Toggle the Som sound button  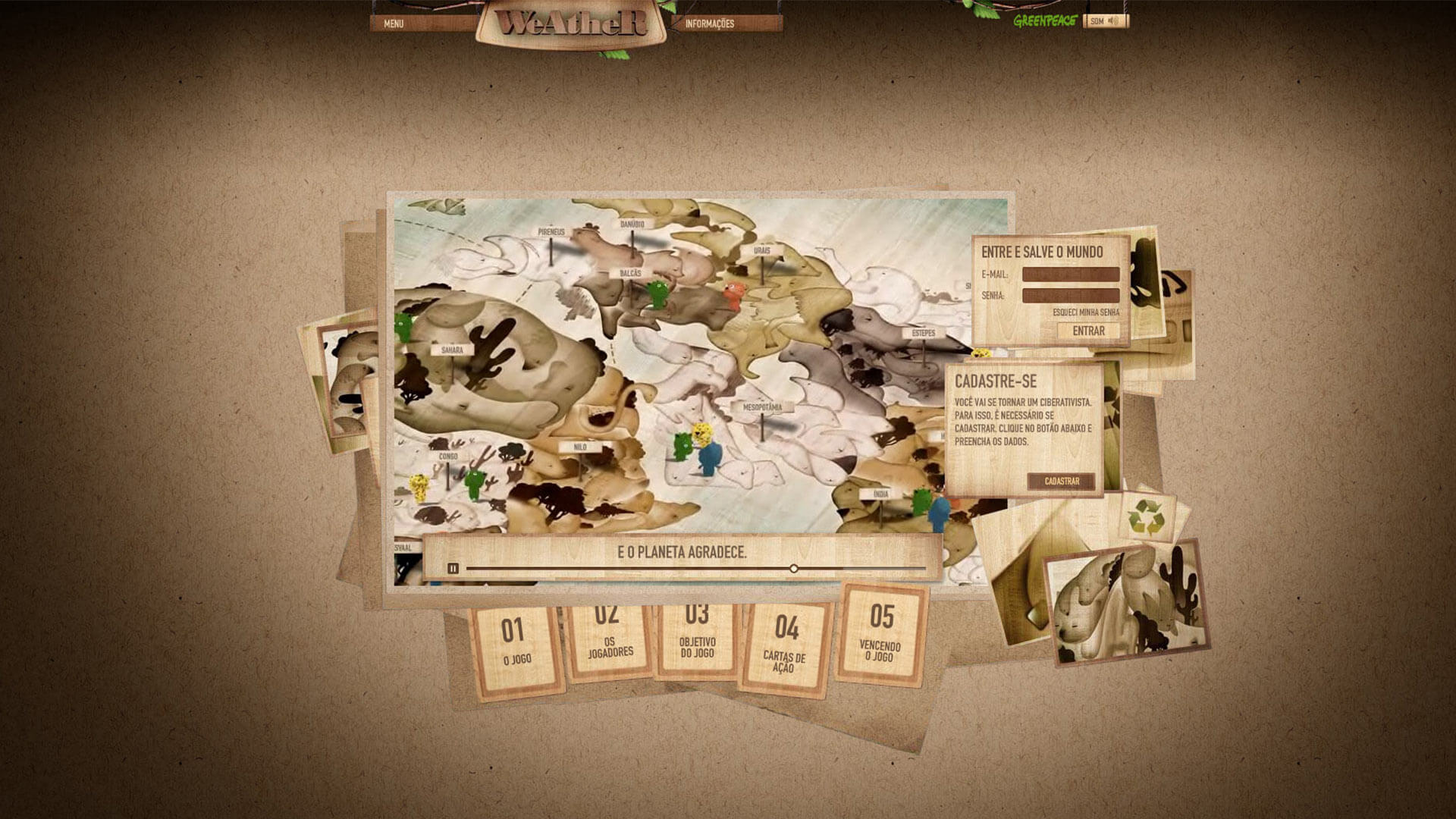[x=1105, y=21]
